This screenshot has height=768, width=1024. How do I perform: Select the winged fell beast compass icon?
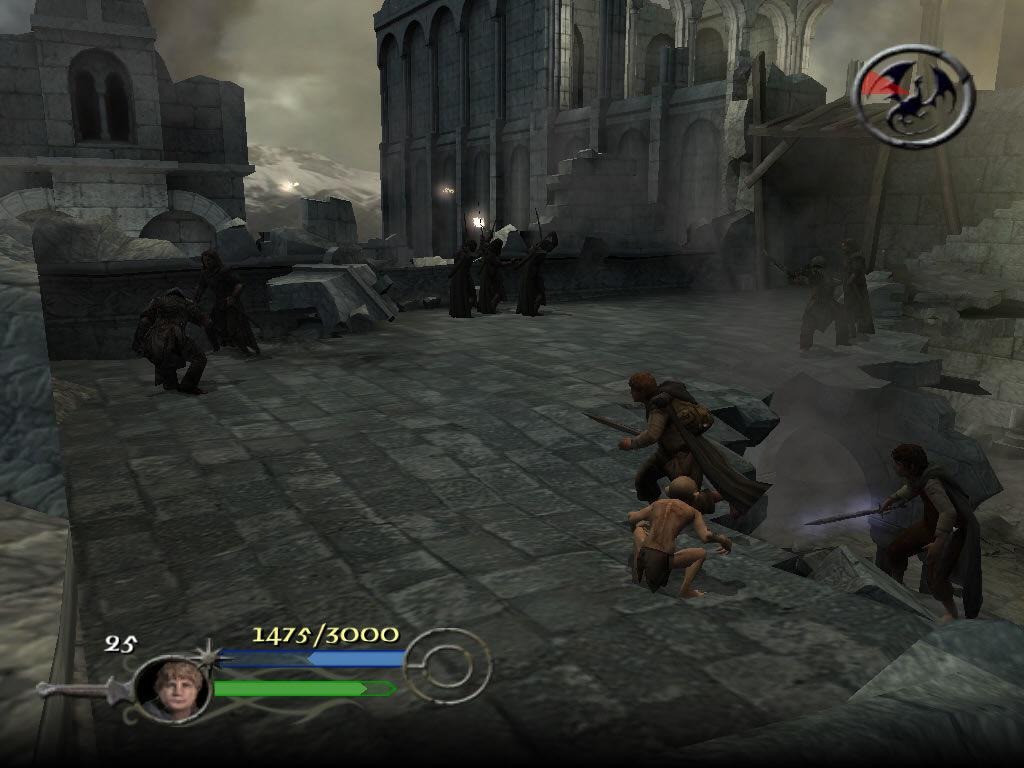click(x=913, y=95)
